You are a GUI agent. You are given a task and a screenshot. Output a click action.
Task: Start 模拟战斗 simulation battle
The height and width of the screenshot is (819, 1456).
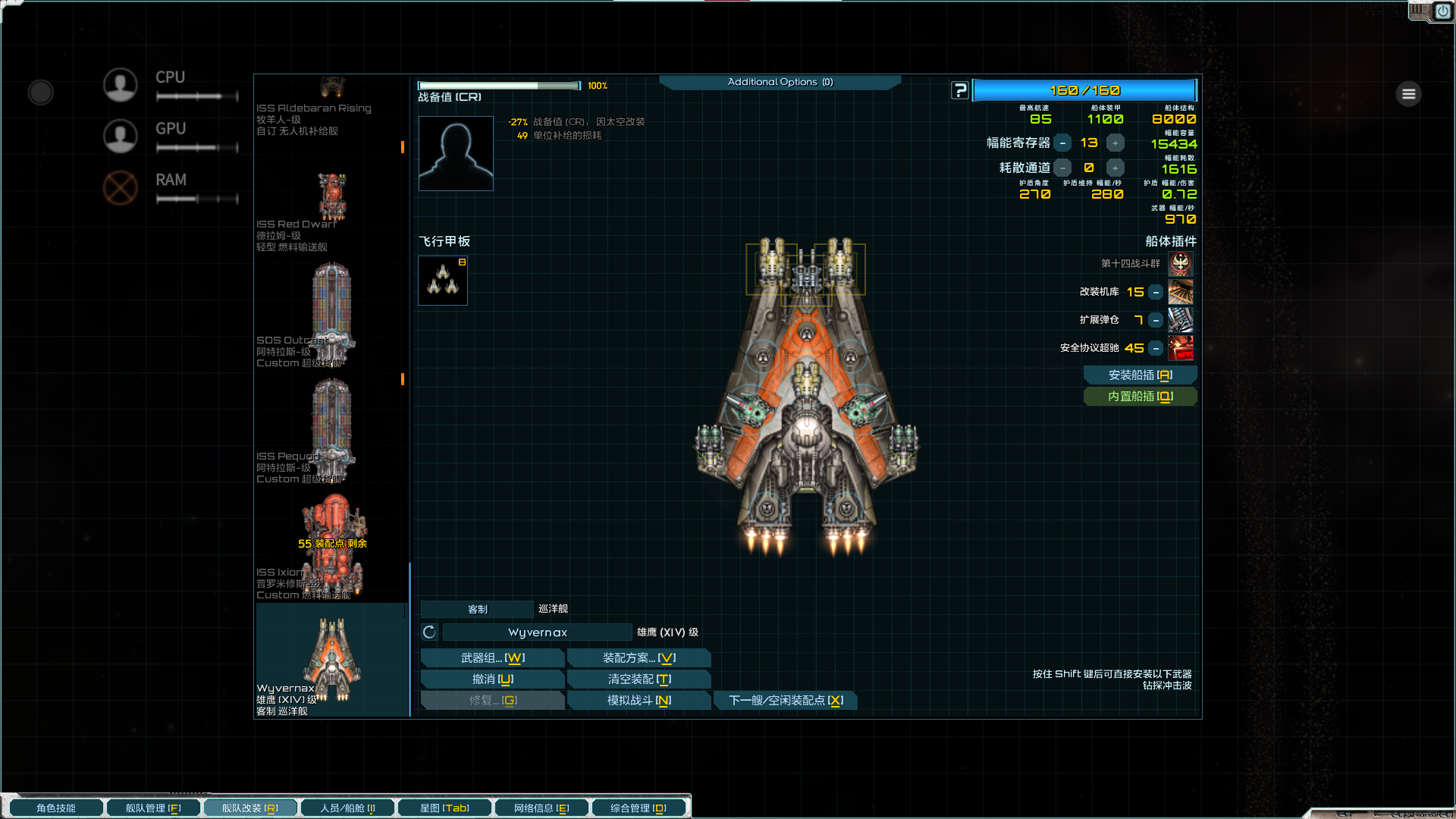coord(639,701)
